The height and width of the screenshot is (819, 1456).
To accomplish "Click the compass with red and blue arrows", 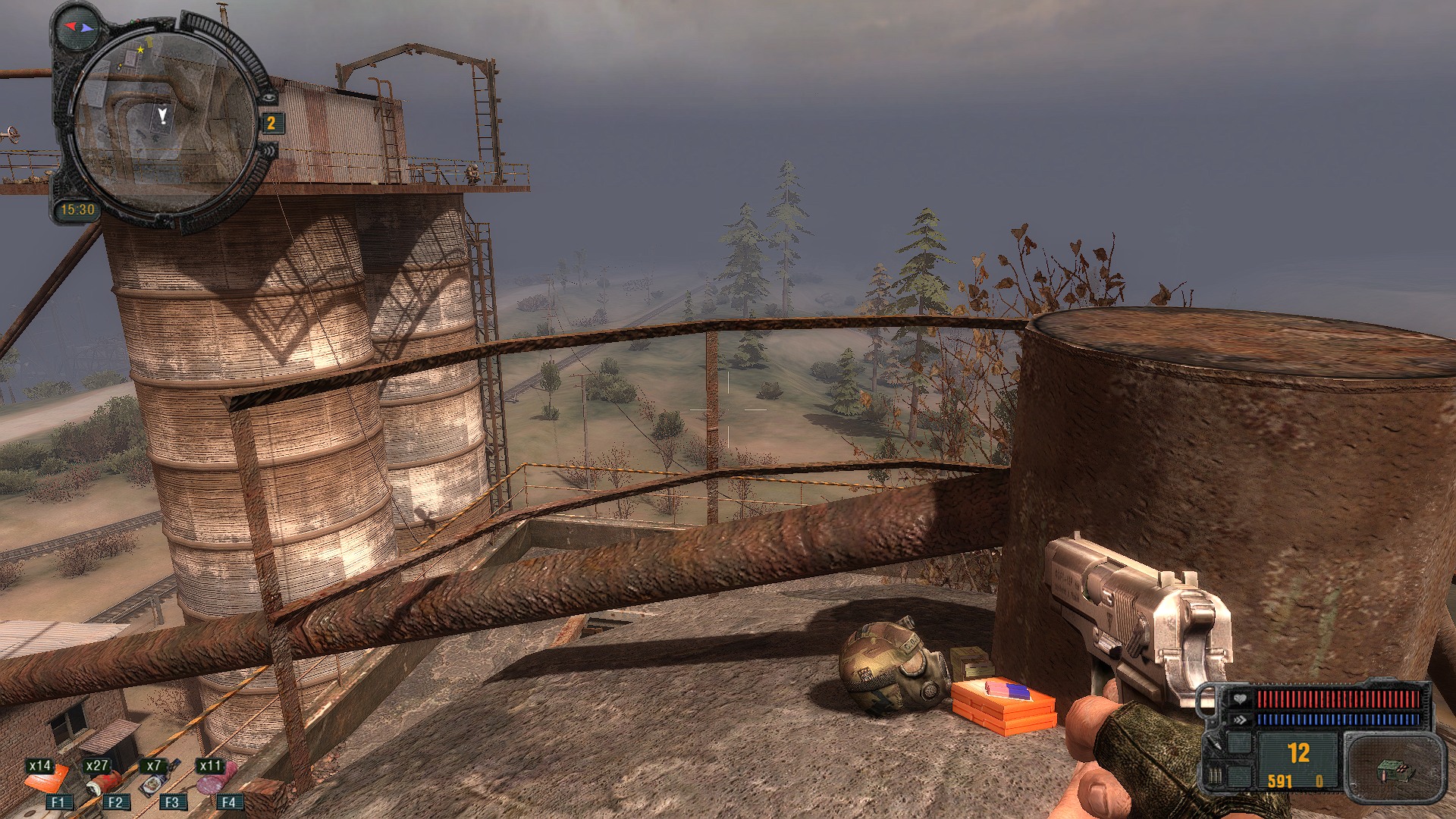I will click(x=79, y=28).
